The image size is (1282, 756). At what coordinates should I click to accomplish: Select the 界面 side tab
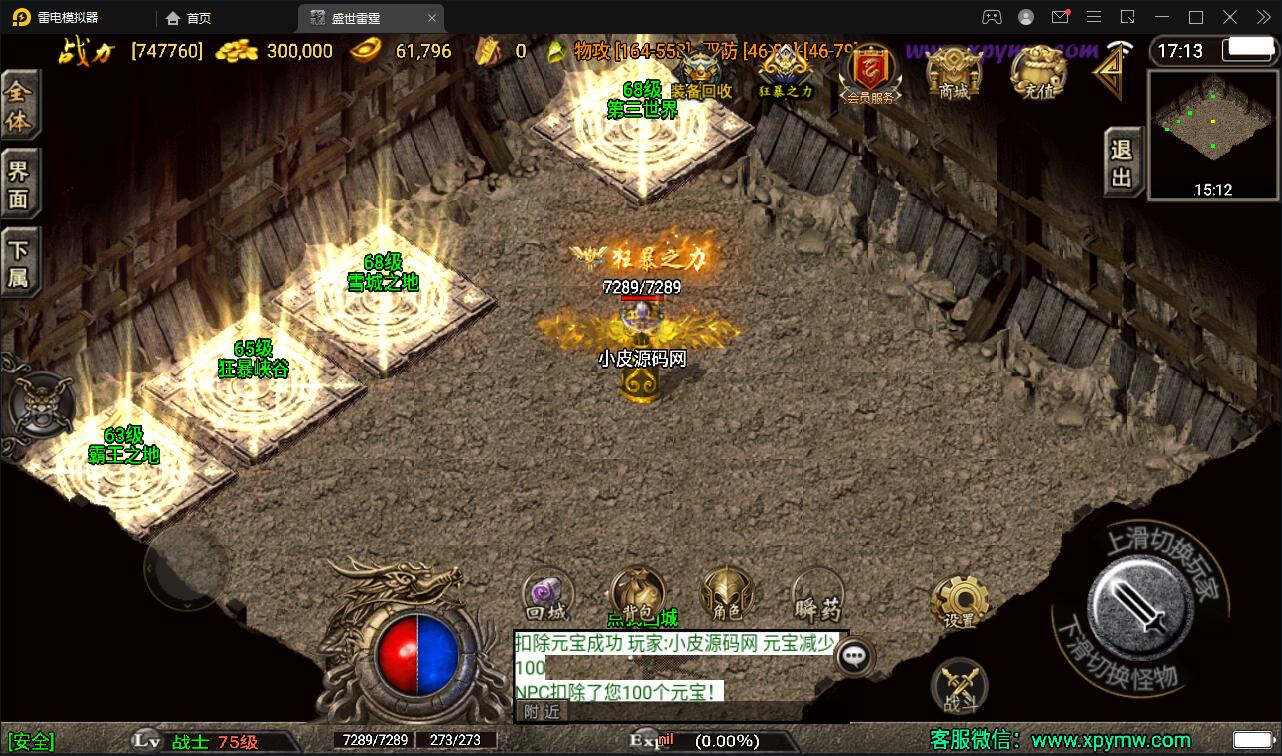click(x=19, y=184)
